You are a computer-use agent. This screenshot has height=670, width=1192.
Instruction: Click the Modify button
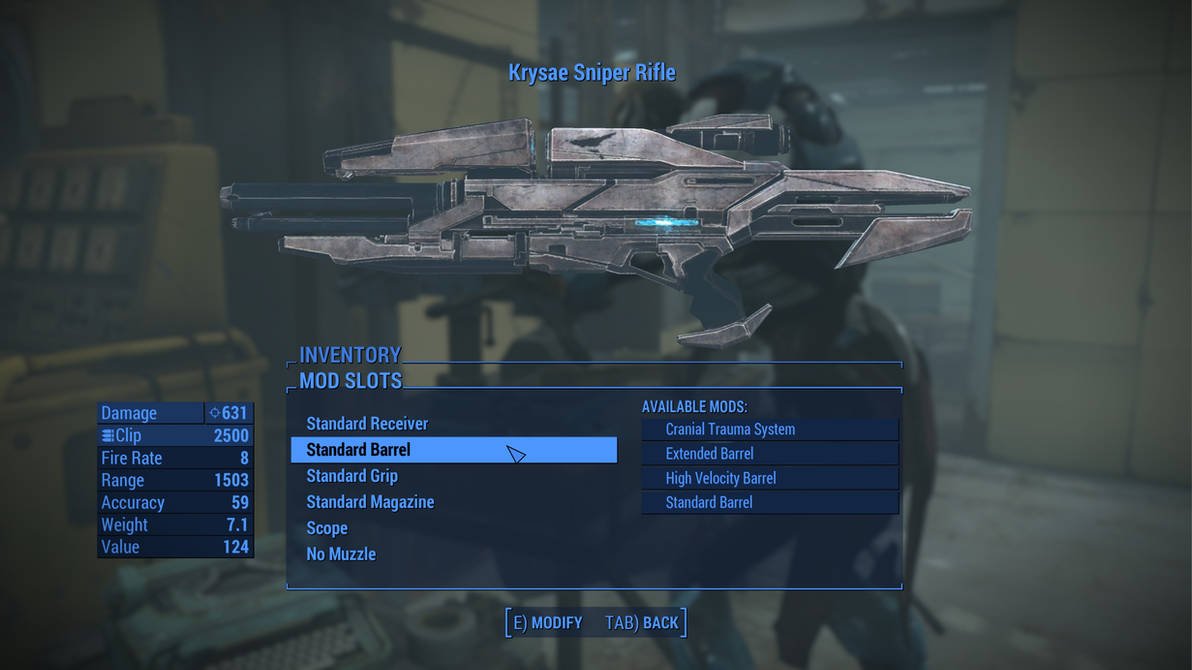547,623
